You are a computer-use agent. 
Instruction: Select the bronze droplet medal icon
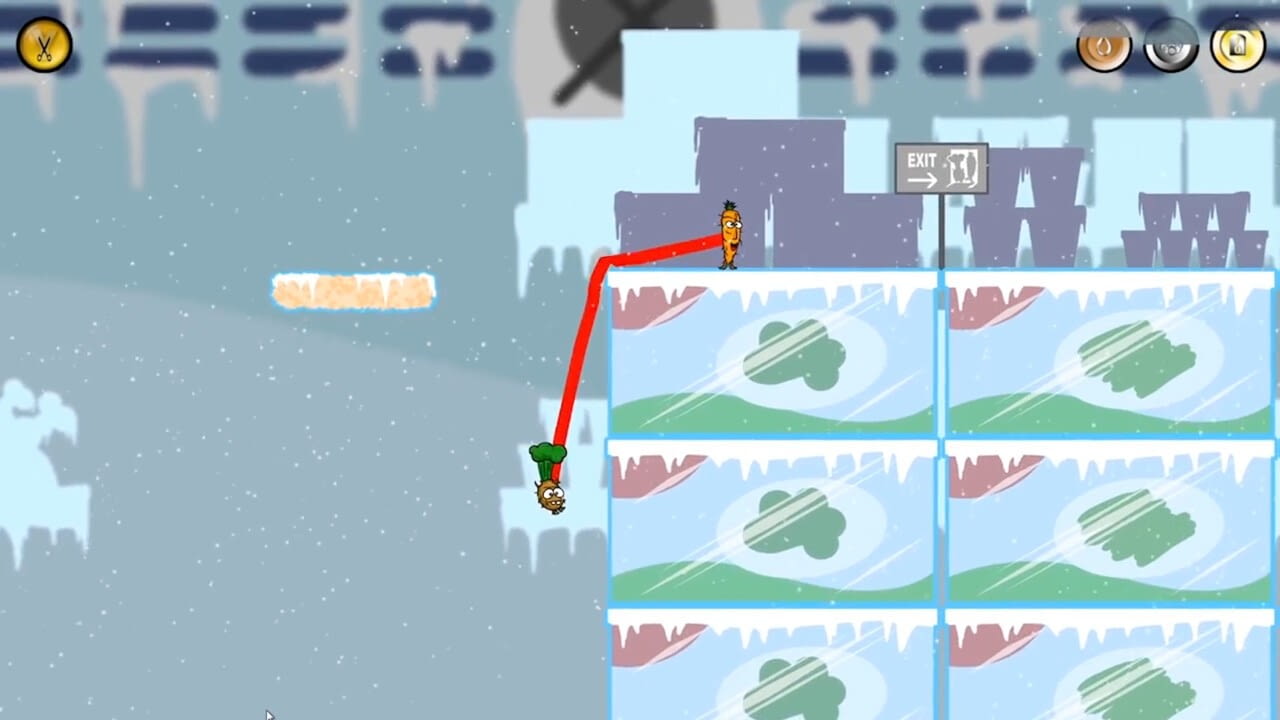point(1104,45)
